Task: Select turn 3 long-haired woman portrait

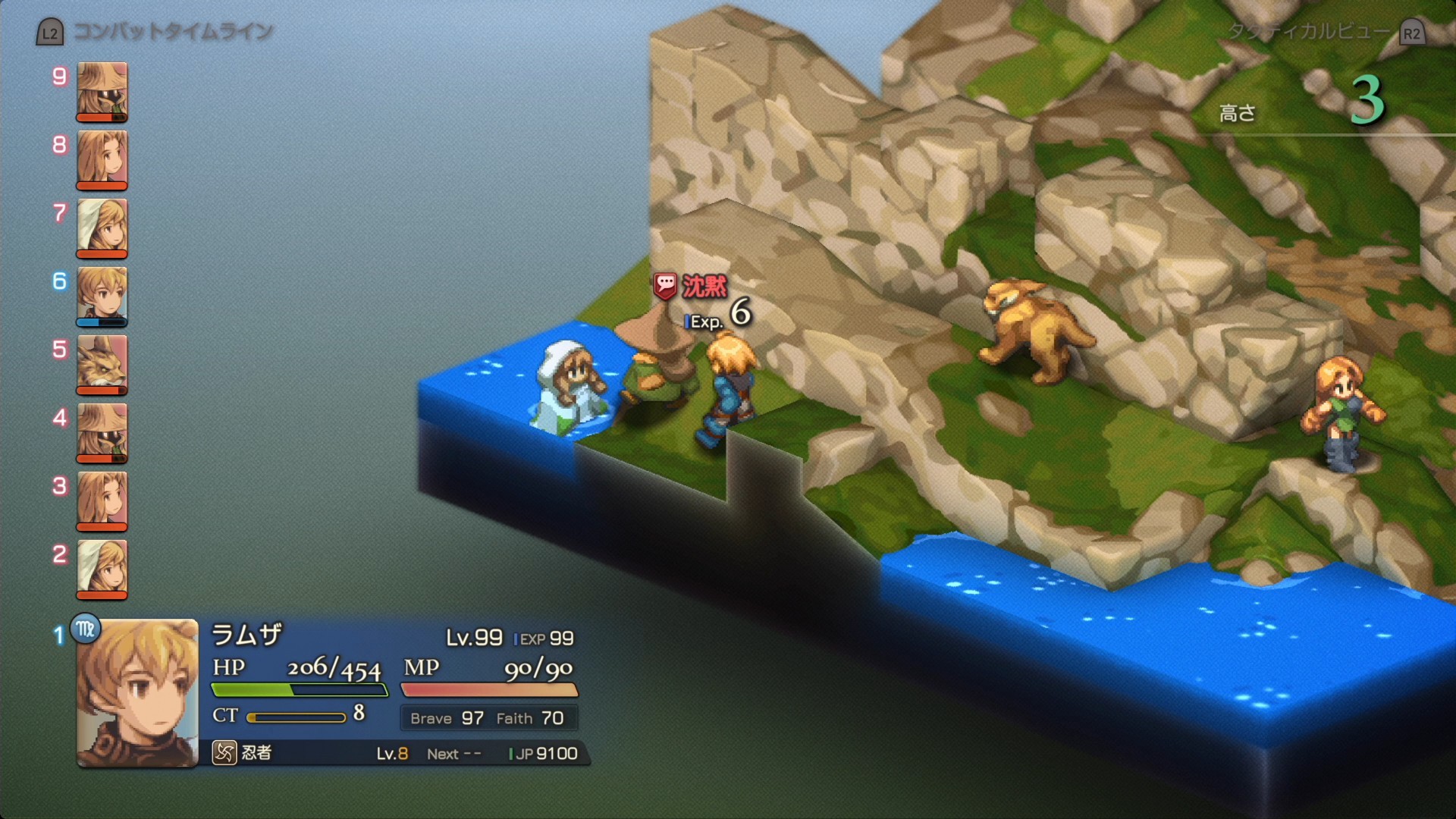Action: [102, 500]
